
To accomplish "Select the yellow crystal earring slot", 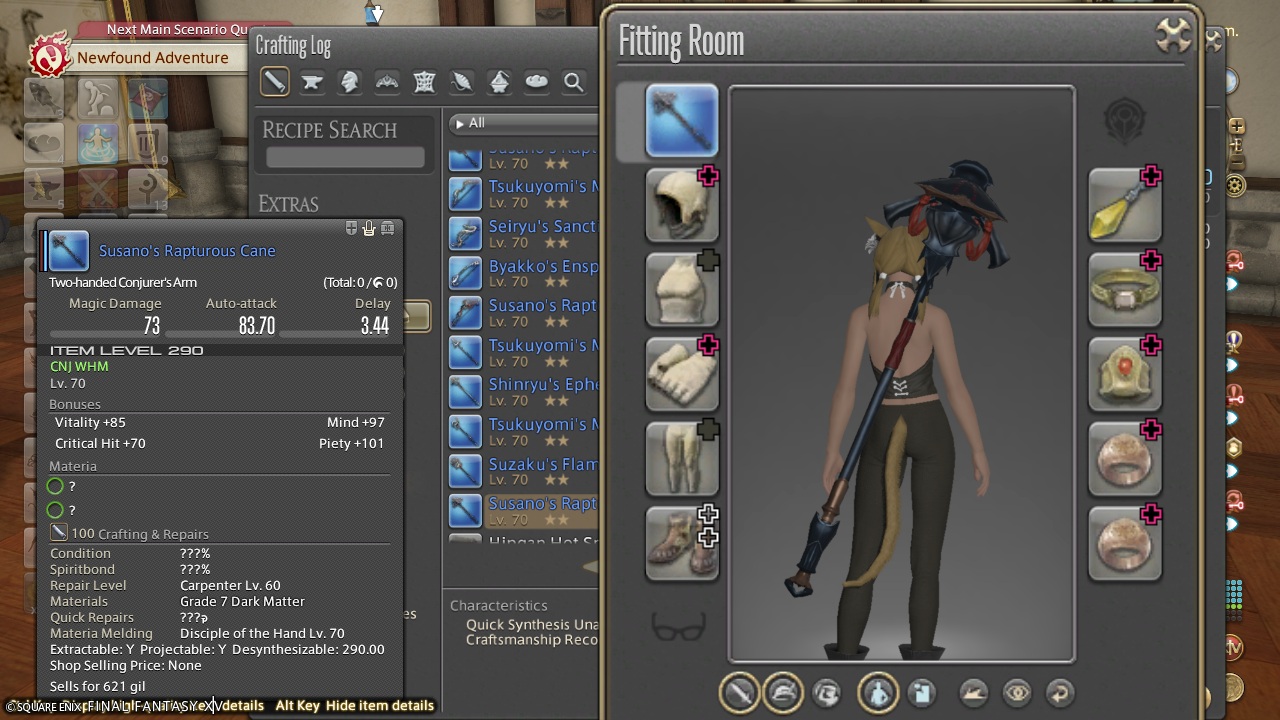I will tap(1125, 205).
